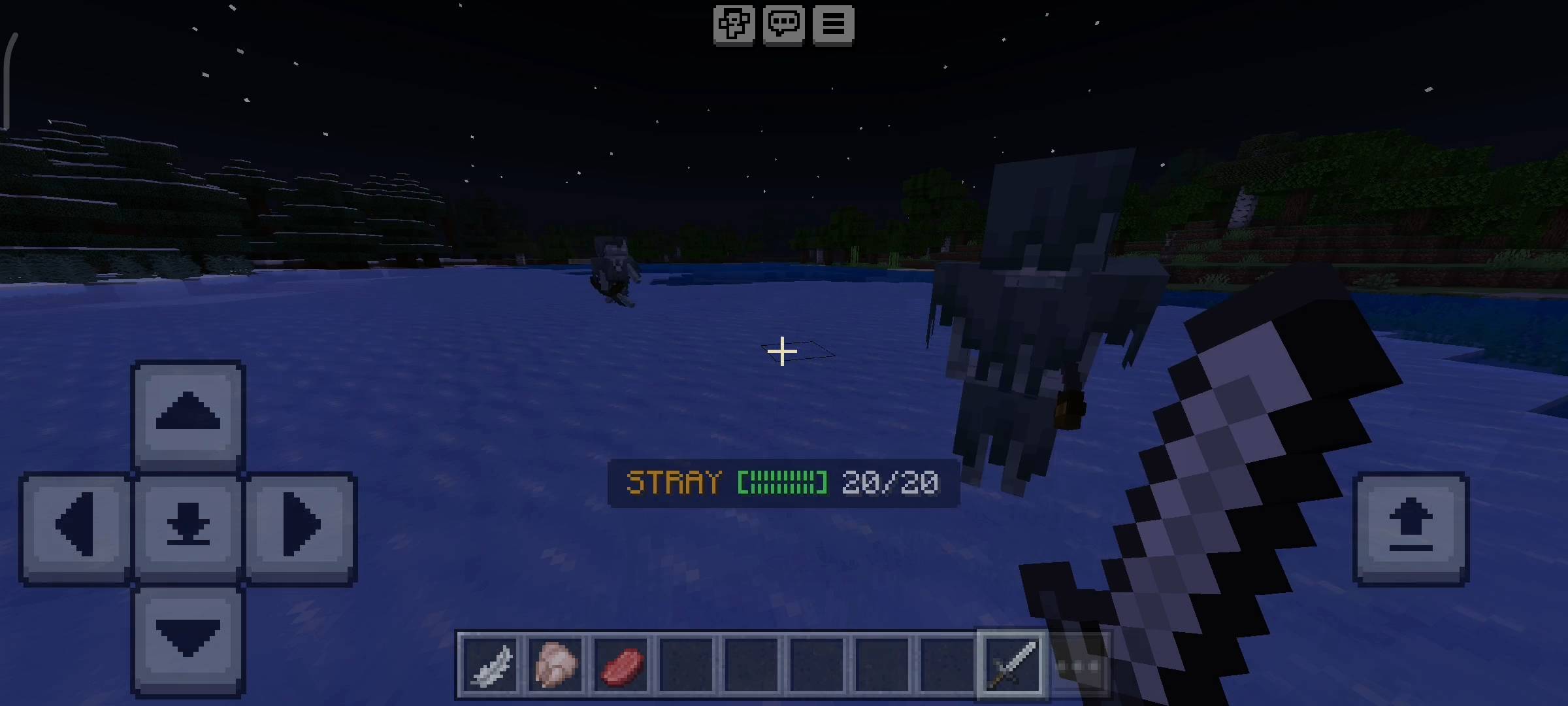Open the chat speech bubble icon
1568x706 pixels.
coord(783,25)
